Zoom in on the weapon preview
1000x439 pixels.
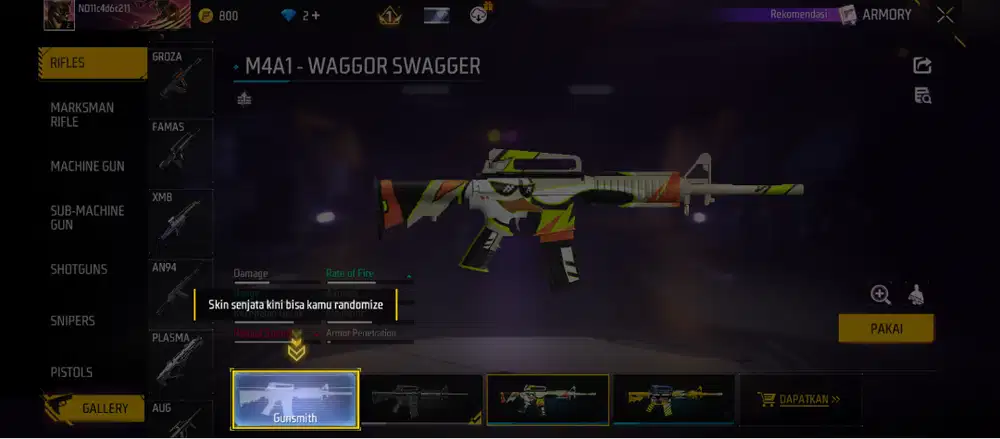click(880, 294)
